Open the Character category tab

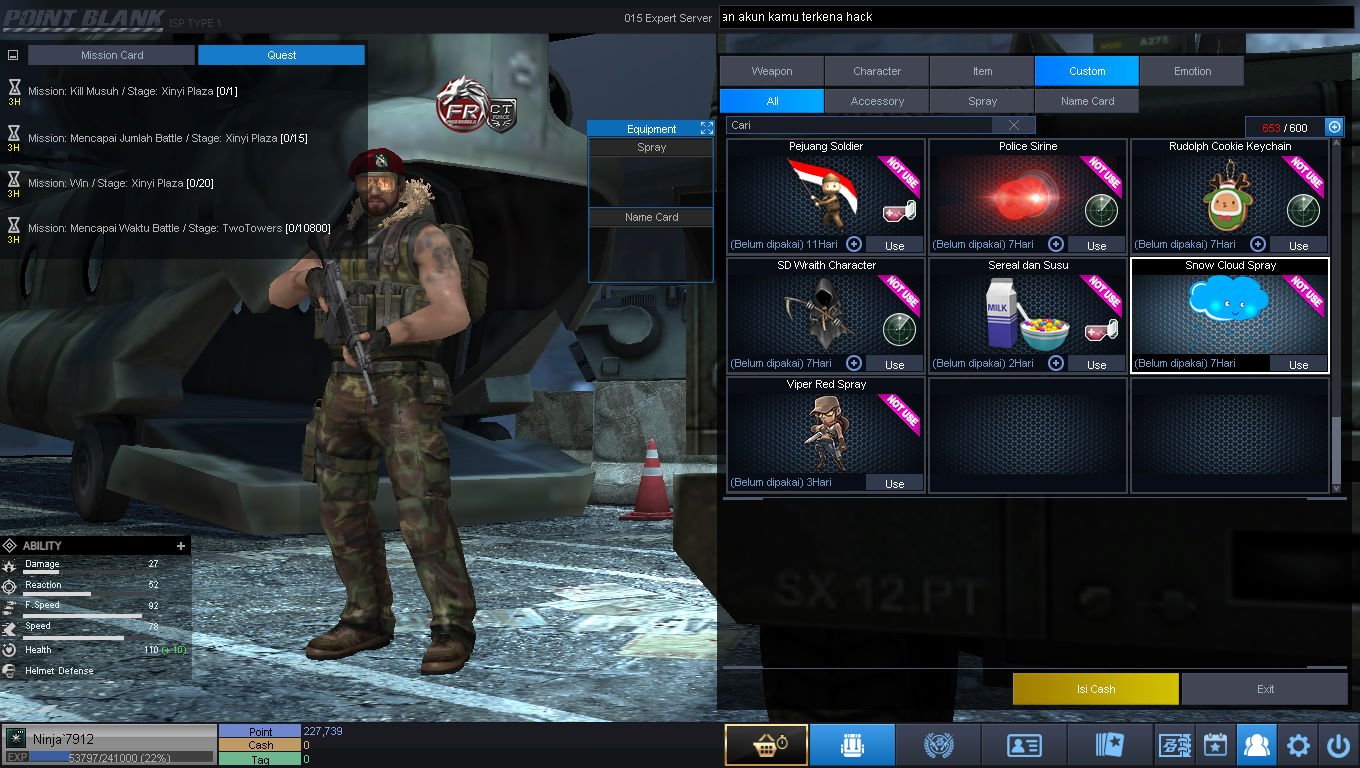tap(877, 71)
